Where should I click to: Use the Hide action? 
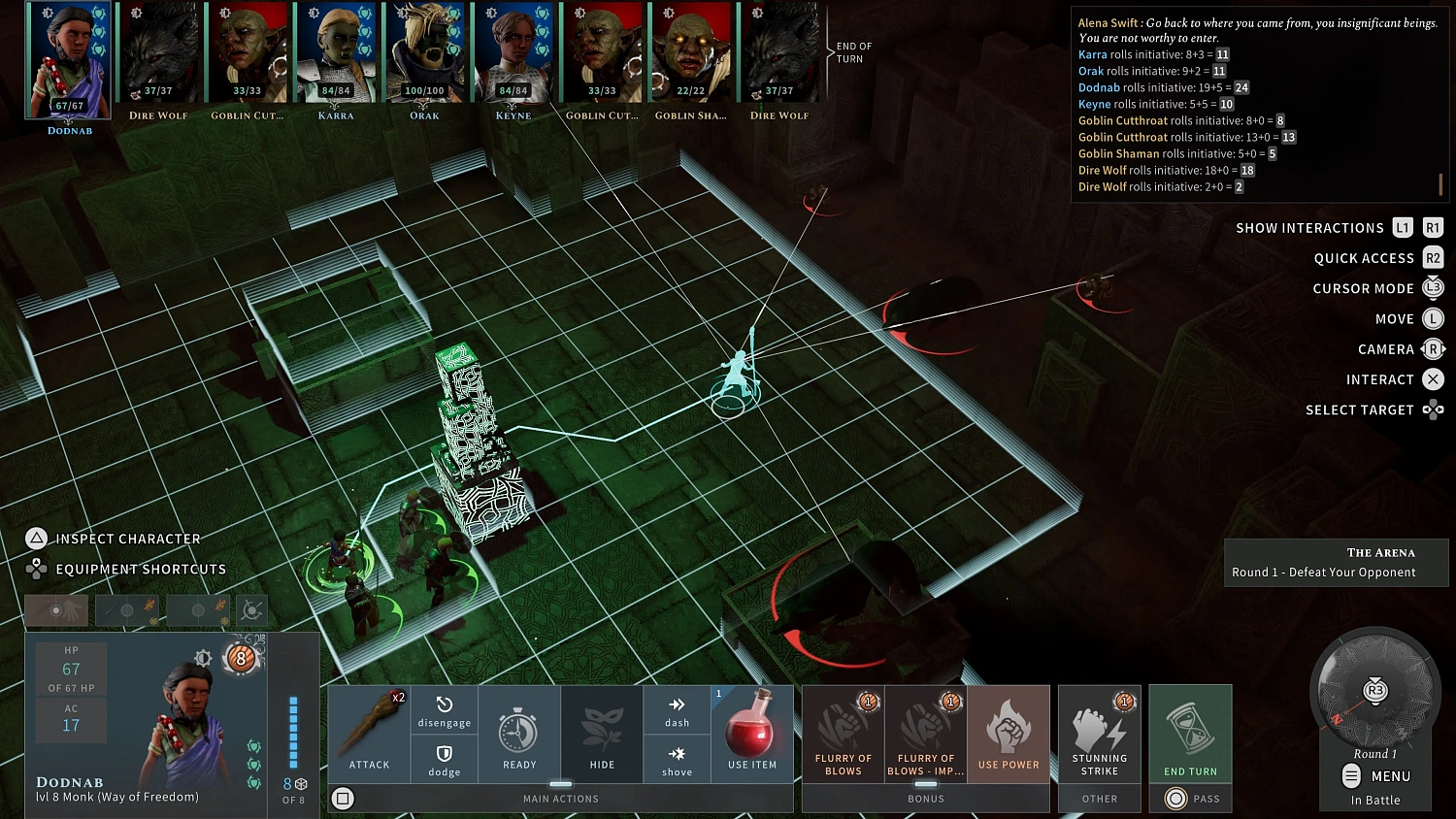[x=602, y=733]
